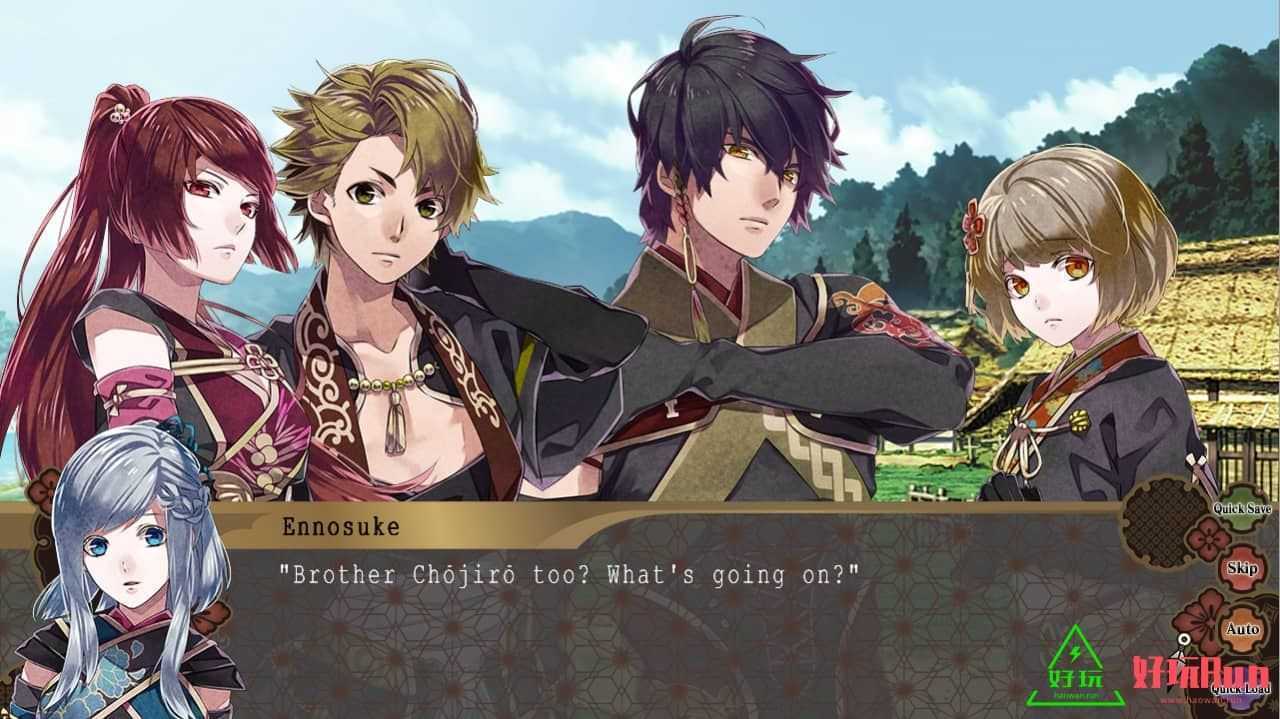The height and width of the screenshot is (719, 1280).
Task: Open Quick Load
Action: click(1241, 688)
